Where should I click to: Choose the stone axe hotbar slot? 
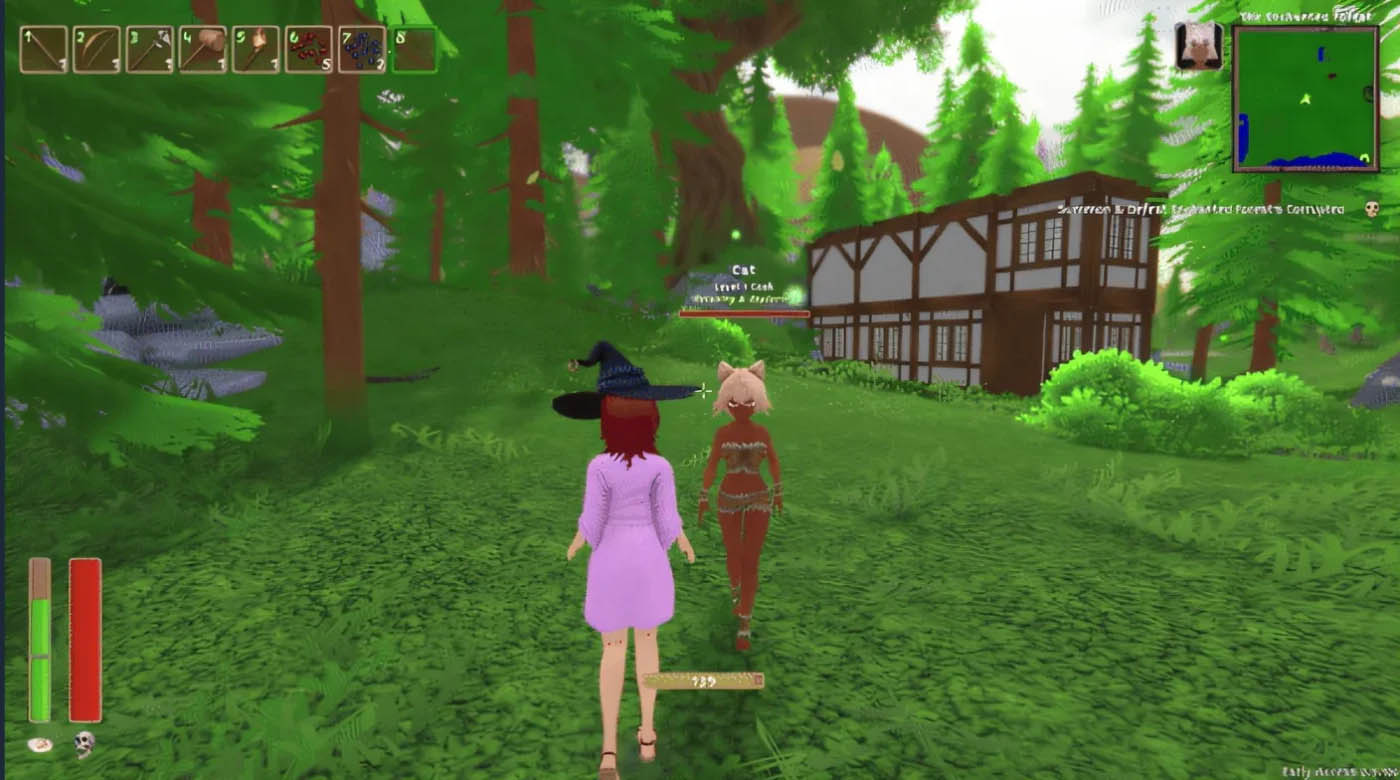coord(150,50)
